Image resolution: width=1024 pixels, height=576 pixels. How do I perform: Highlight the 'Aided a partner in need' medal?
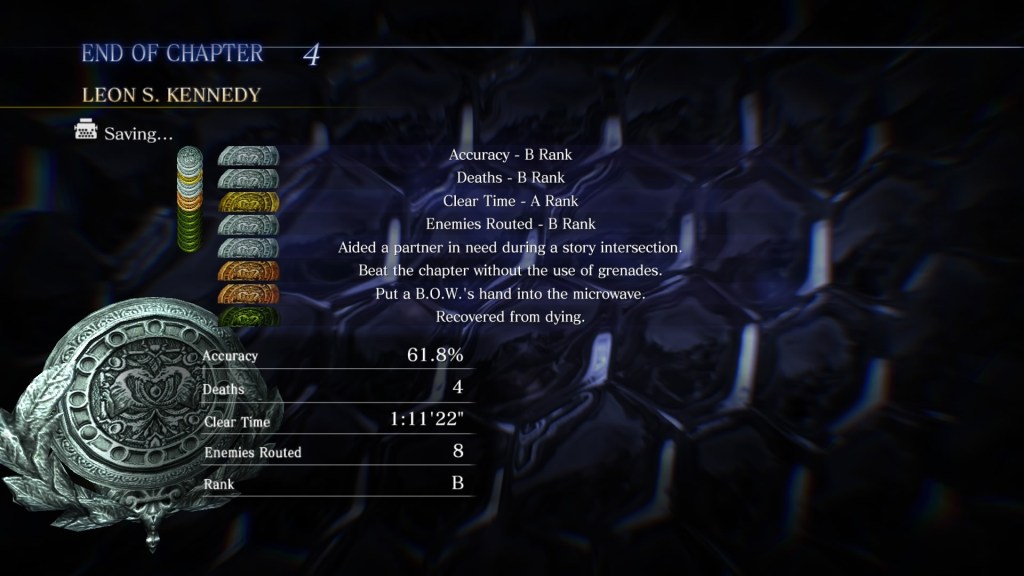pos(248,248)
